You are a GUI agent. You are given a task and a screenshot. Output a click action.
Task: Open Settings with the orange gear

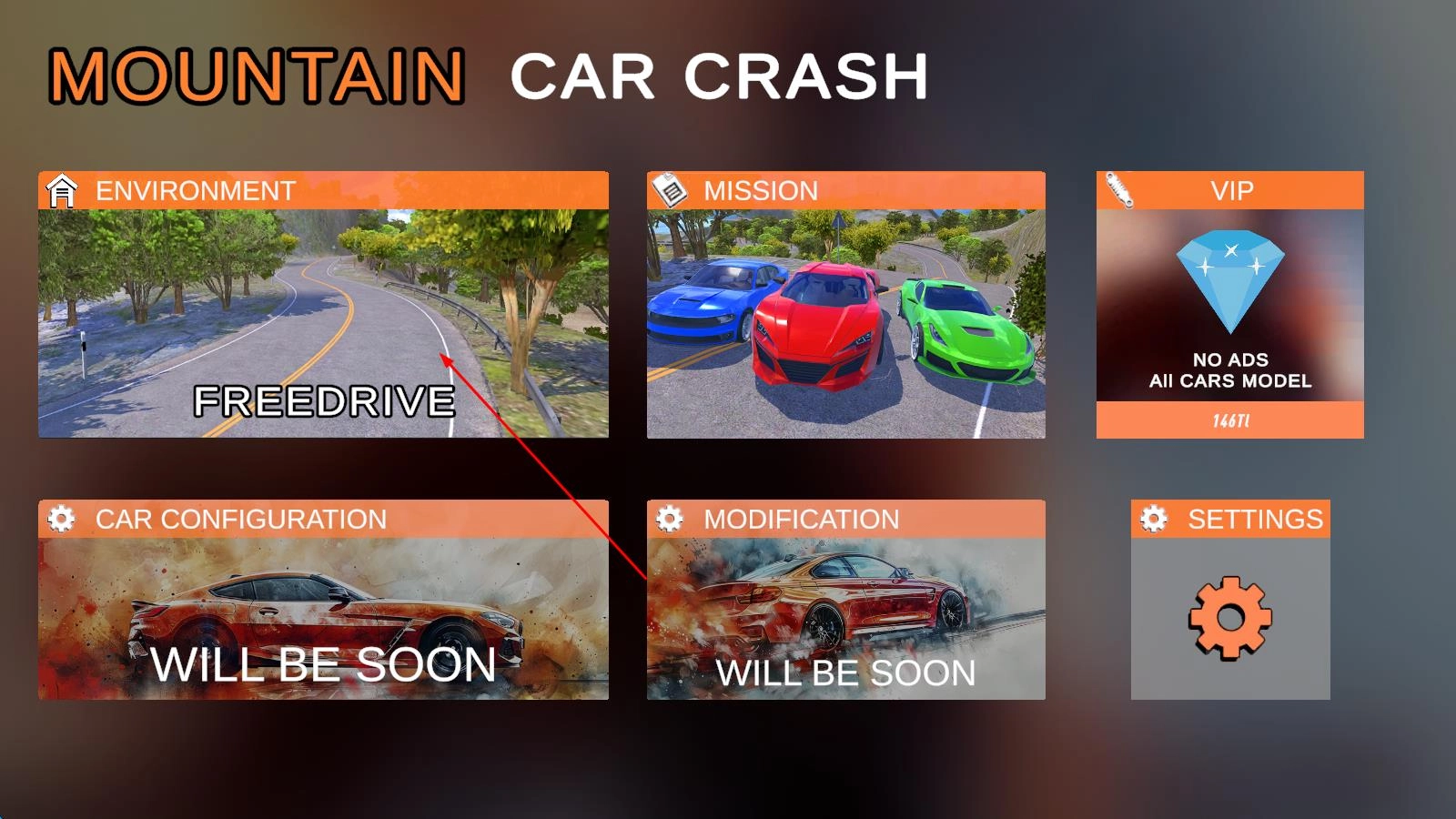pos(1229,617)
